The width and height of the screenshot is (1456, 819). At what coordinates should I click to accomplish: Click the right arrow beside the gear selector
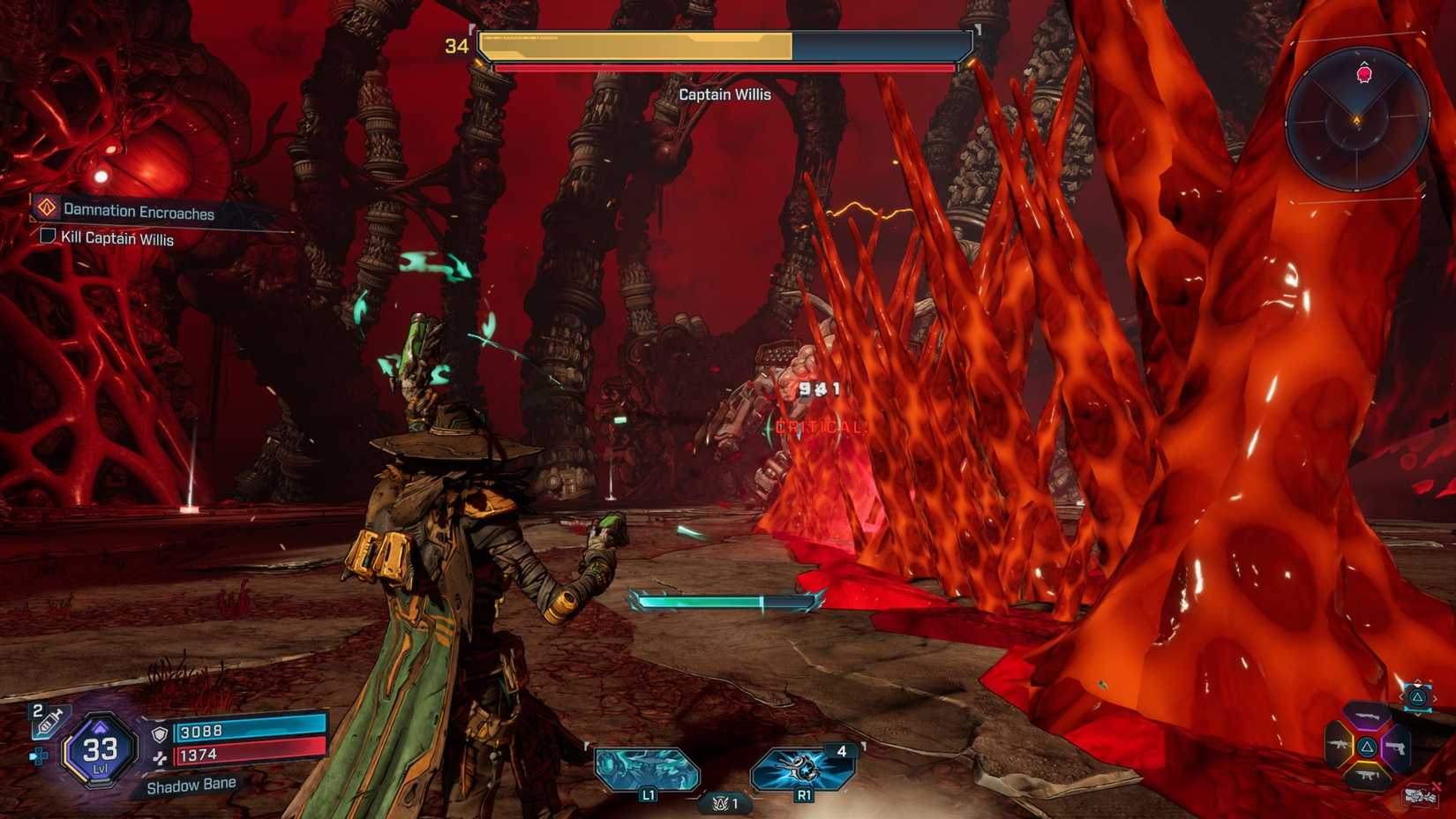click(1436, 697)
